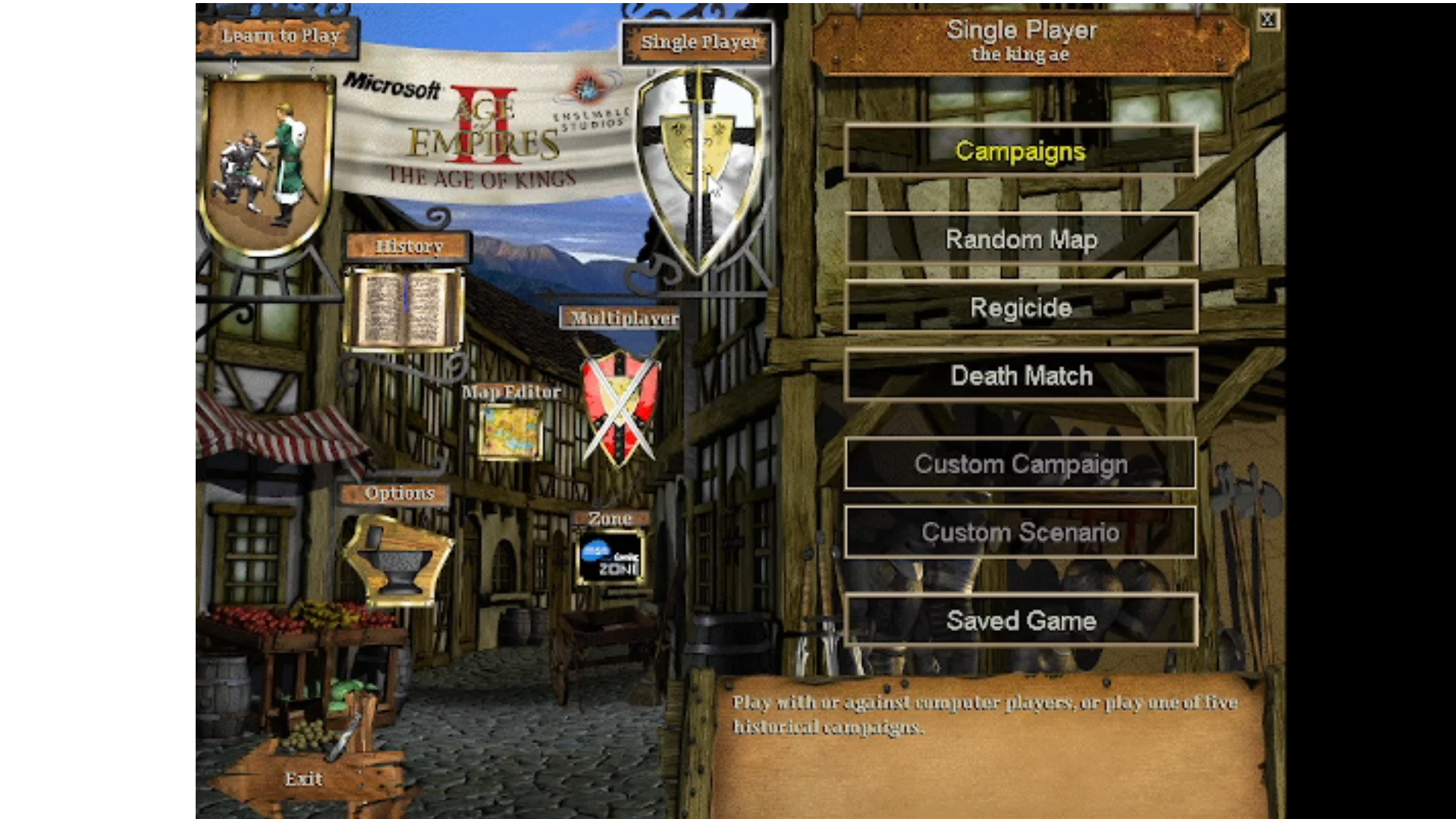Viewport: 1456px width, 819px height.
Task: Click the Multiplayer banner label
Action: [622, 318]
